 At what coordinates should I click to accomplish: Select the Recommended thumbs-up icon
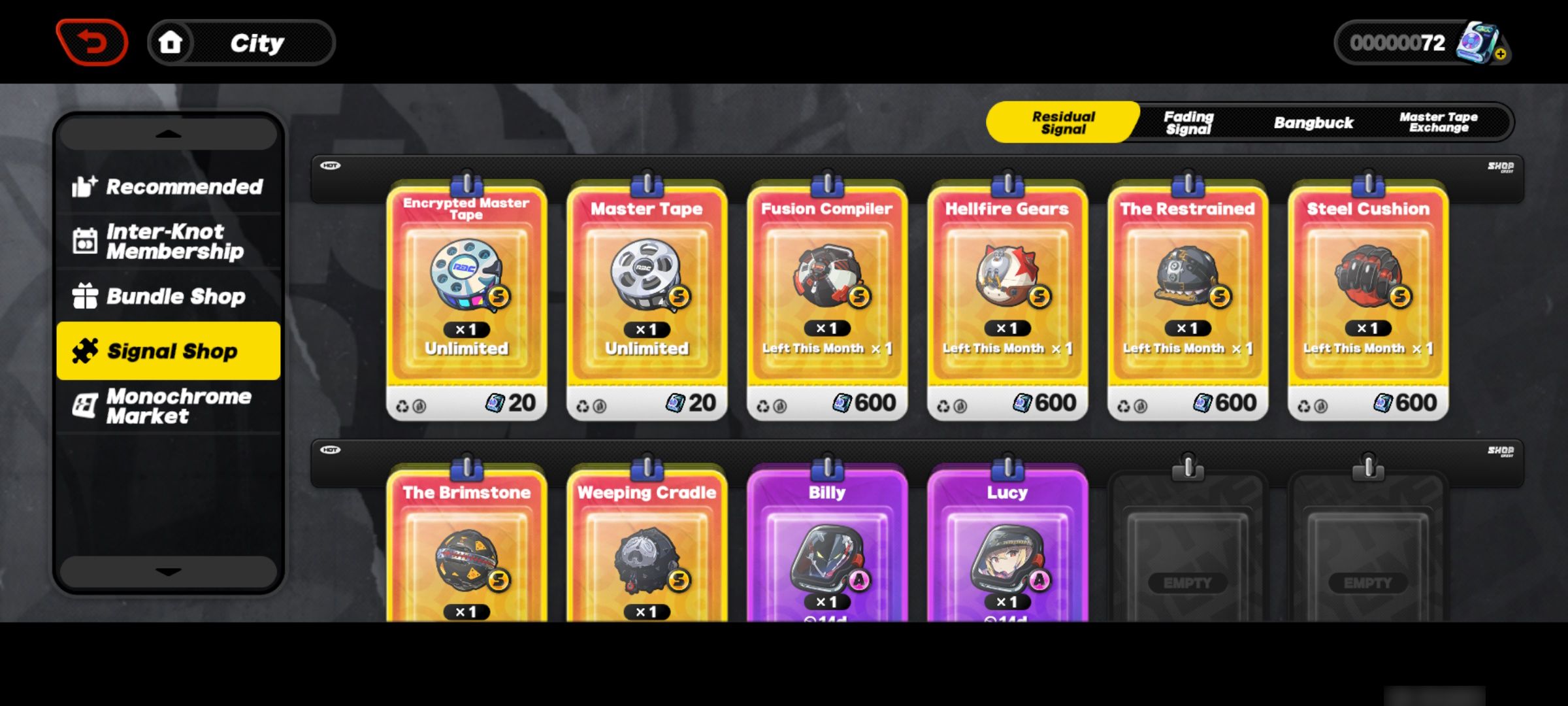[84, 186]
